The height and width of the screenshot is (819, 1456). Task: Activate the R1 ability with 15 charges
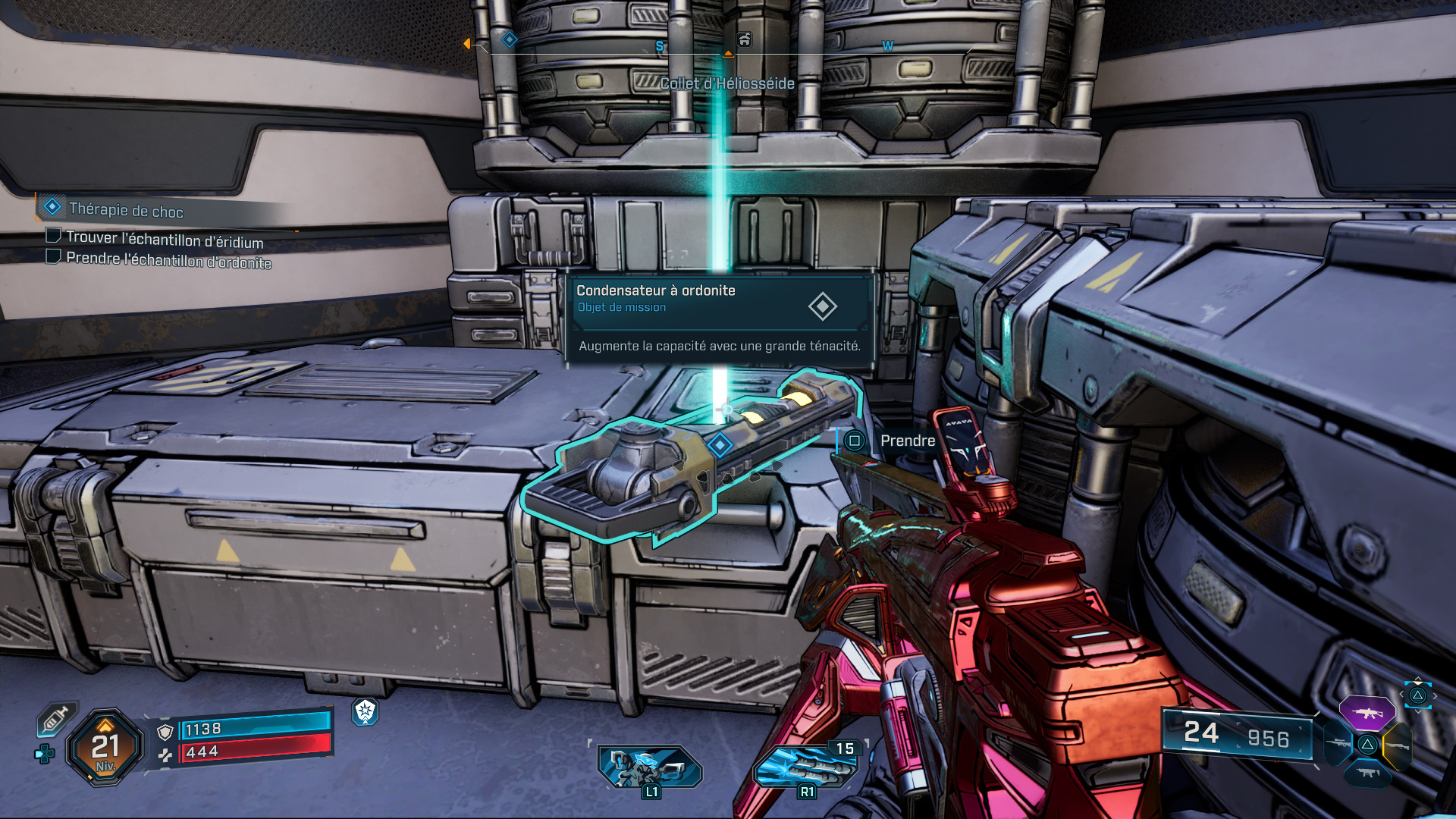tap(807, 767)
